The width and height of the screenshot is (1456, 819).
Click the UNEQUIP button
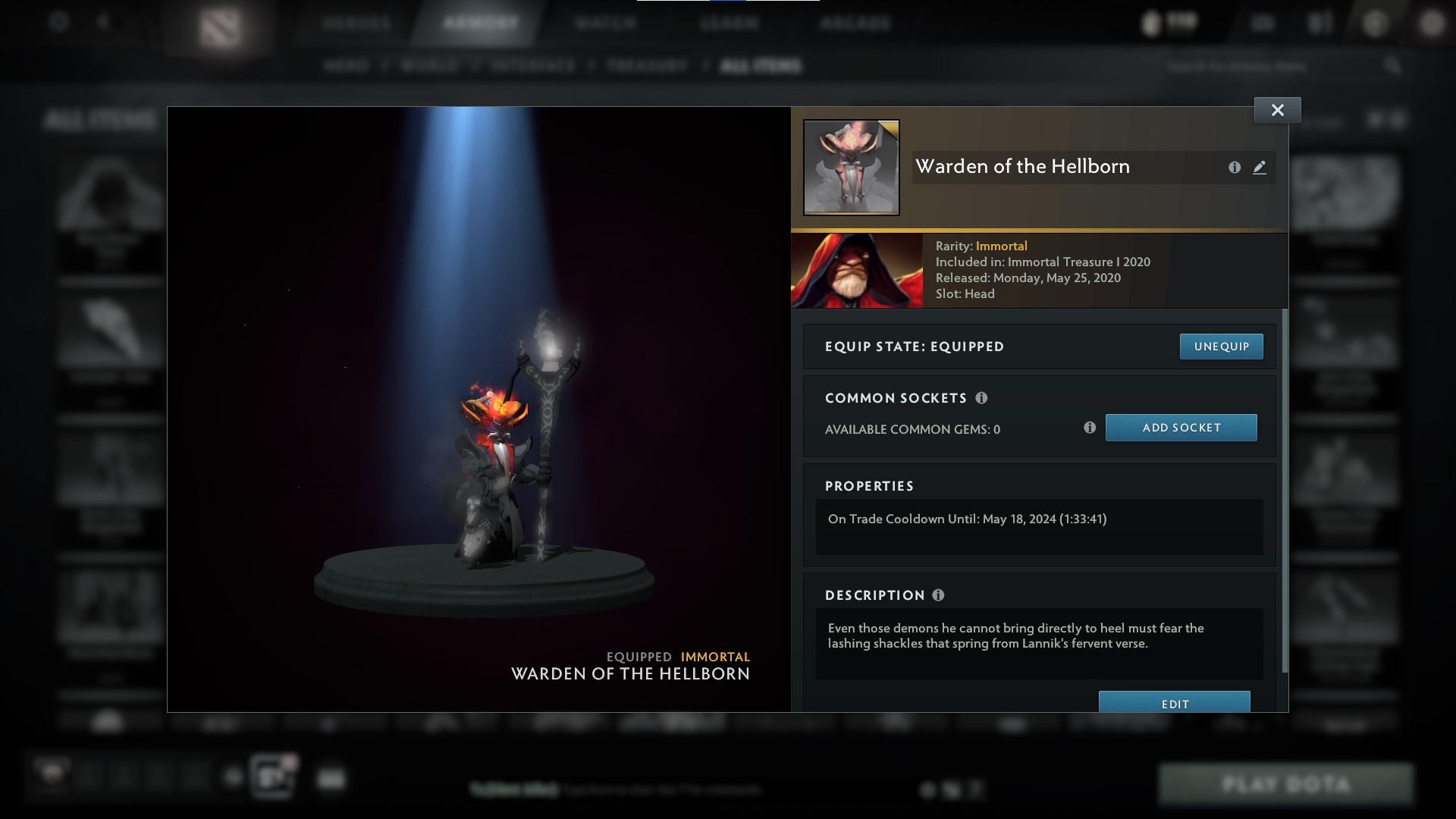[1221, 346]
